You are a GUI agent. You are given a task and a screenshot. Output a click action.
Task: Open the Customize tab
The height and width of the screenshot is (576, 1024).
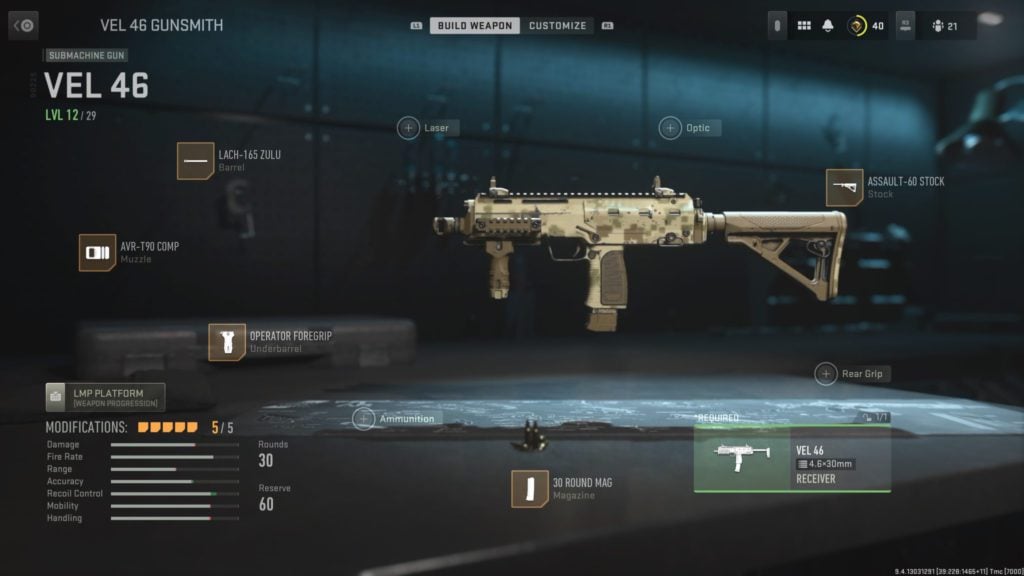557,25
